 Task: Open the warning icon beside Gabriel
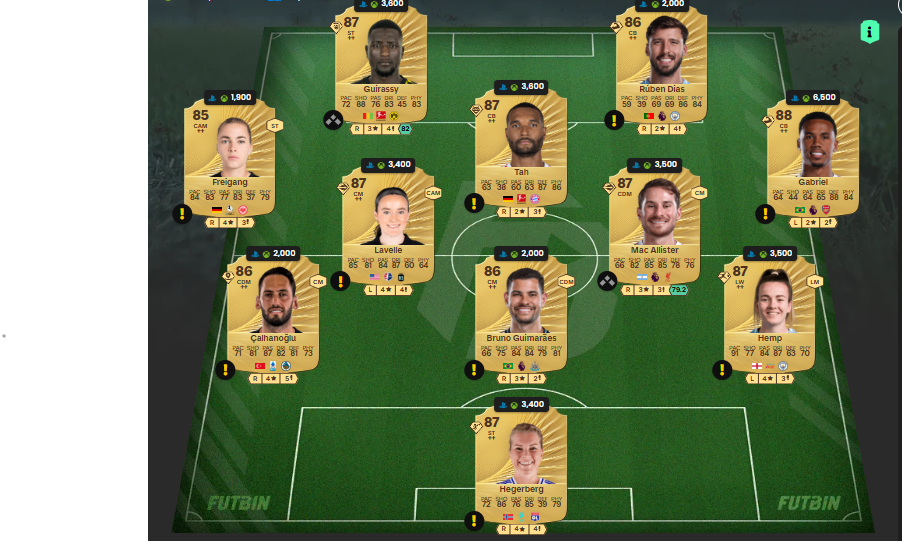pos(765,213)
